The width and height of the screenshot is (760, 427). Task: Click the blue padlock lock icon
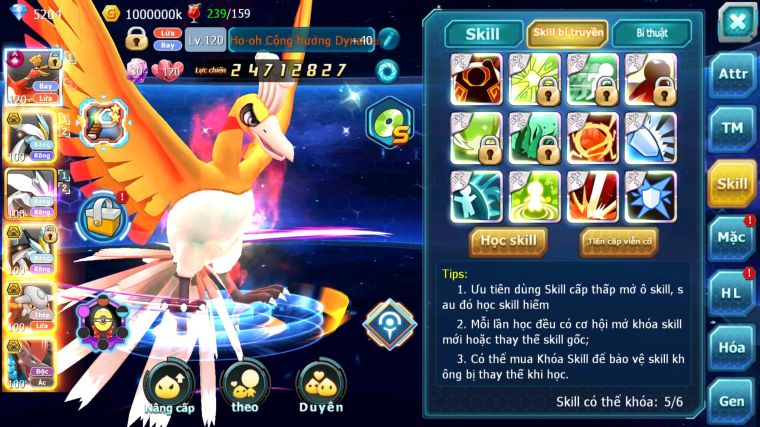pyautogui.click(x=103, y=215)
